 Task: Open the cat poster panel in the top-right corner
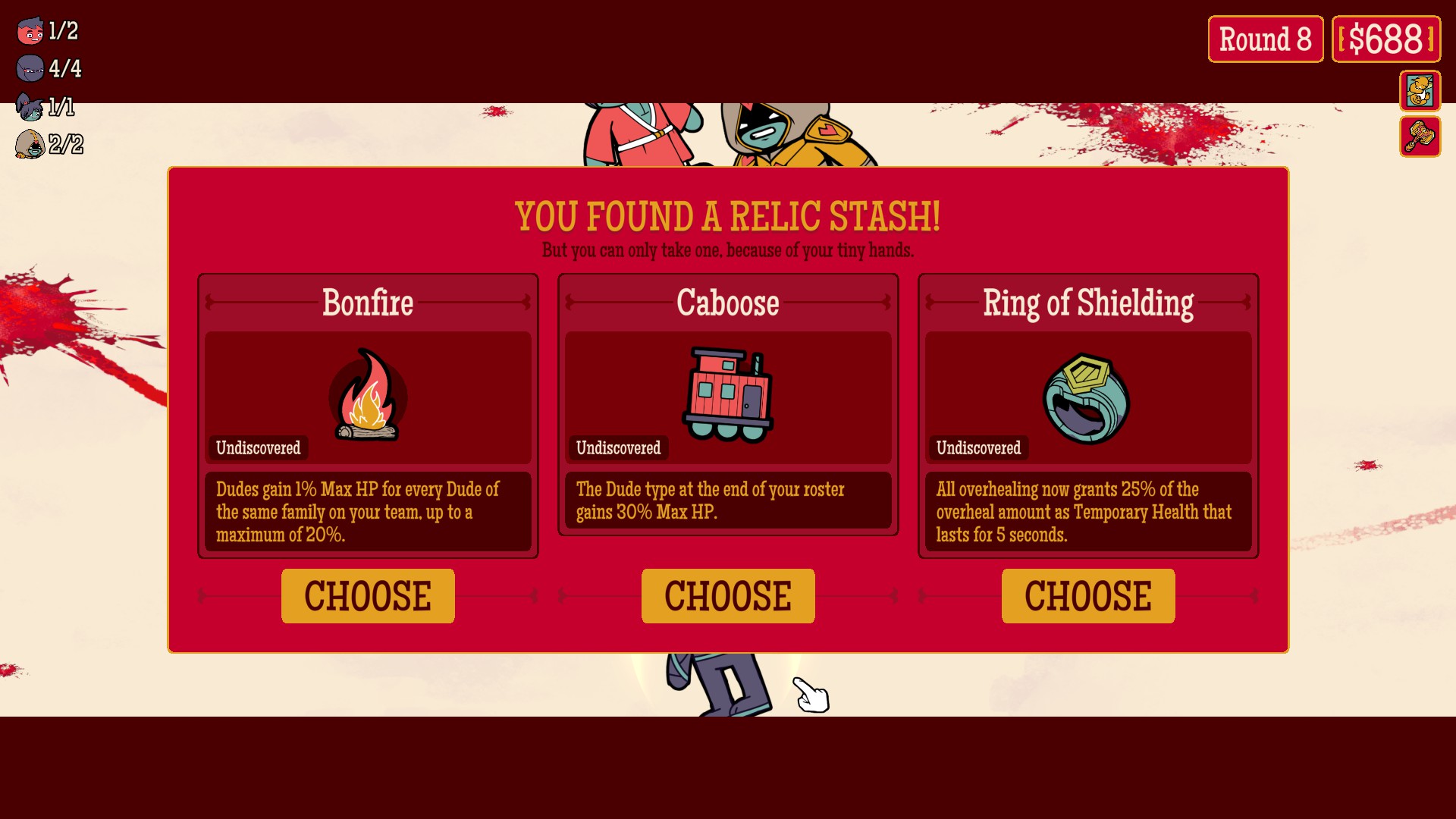point(1421,92)
